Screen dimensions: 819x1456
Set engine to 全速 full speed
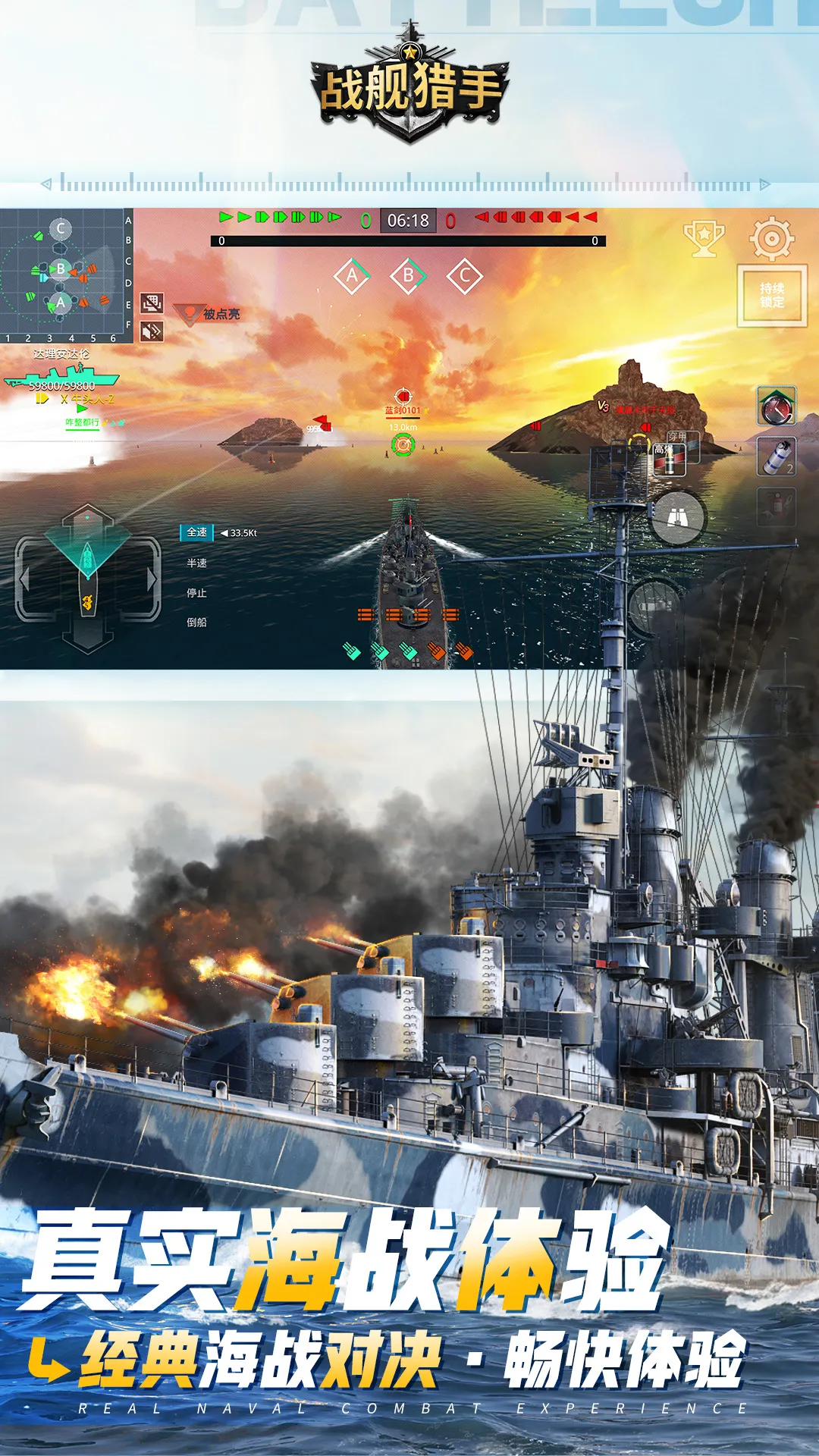click(x=197, y=533)
